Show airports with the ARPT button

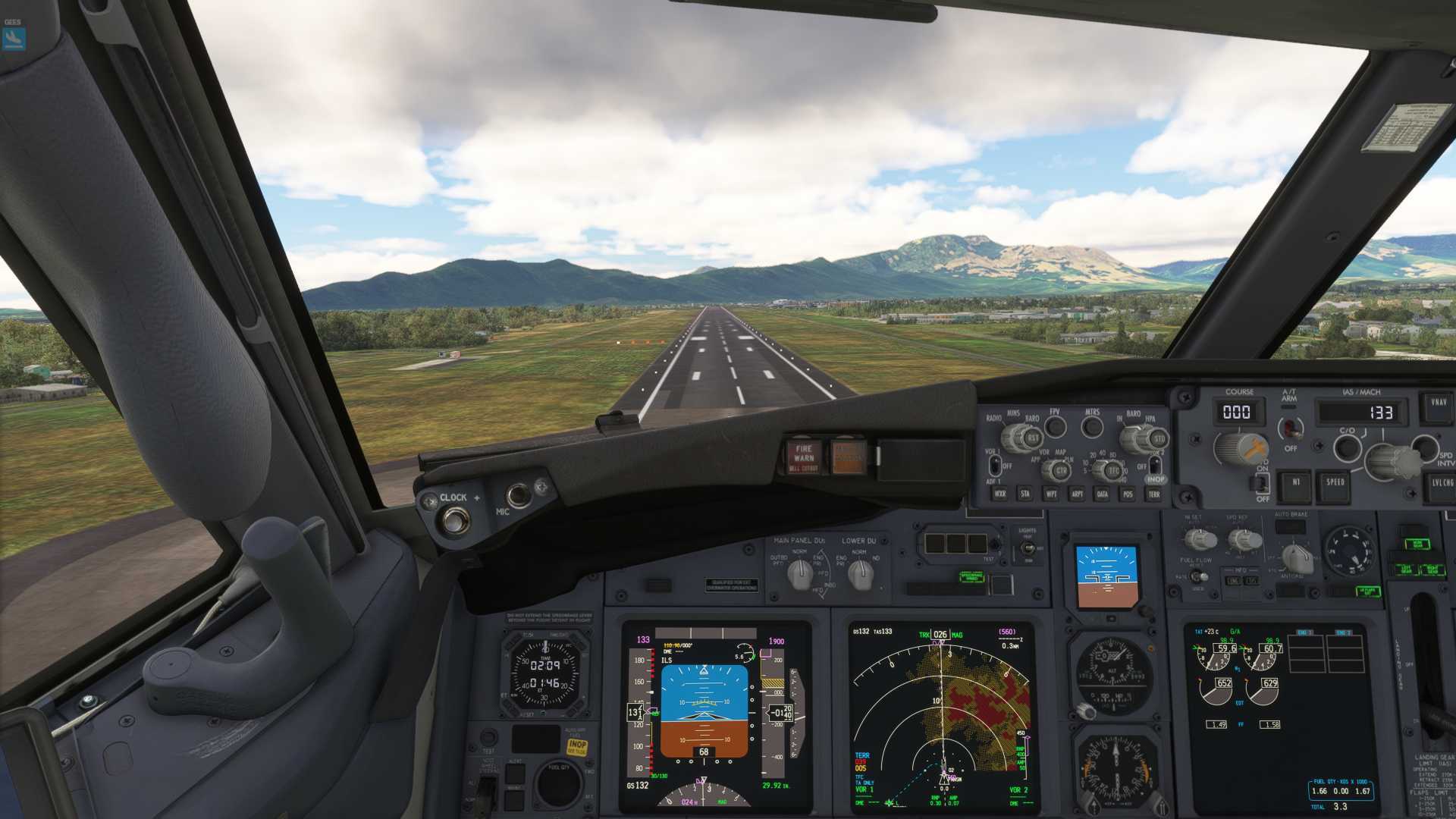coord(1077,494)
